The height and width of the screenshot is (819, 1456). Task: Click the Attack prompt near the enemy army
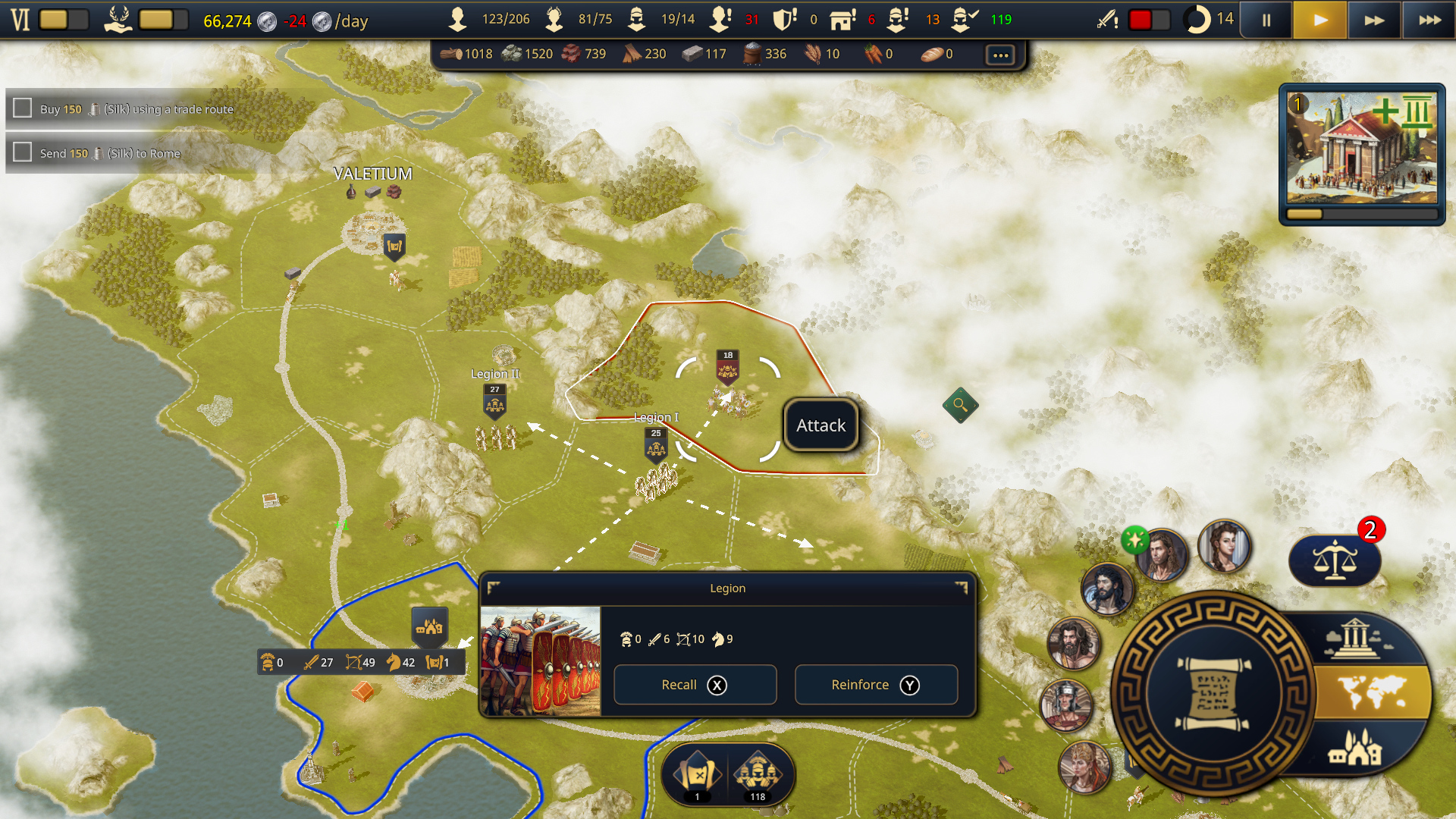click(x=820, y=425)
